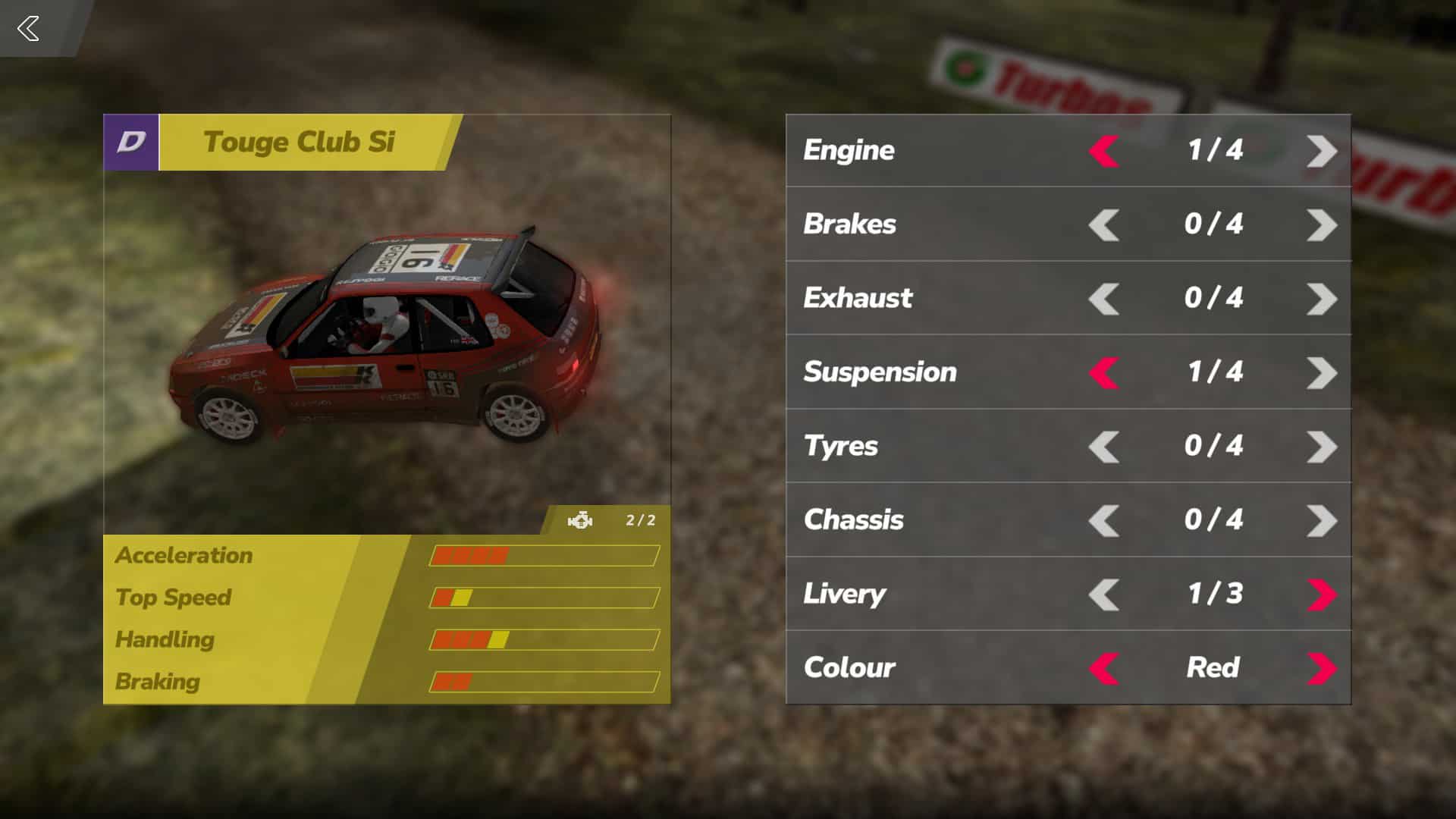Click the Red colour label

1211,668
